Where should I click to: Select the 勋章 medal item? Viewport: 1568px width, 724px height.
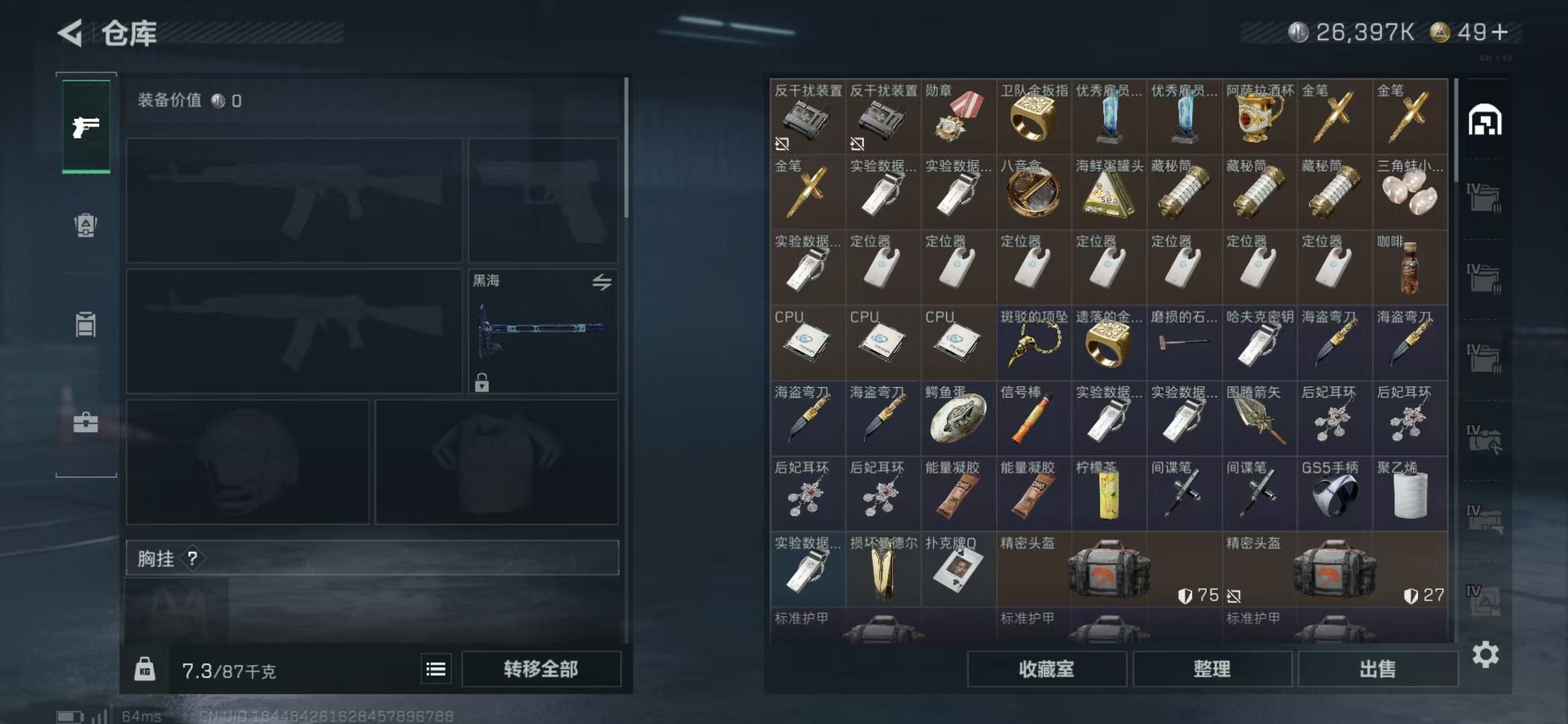coord(958,117)
